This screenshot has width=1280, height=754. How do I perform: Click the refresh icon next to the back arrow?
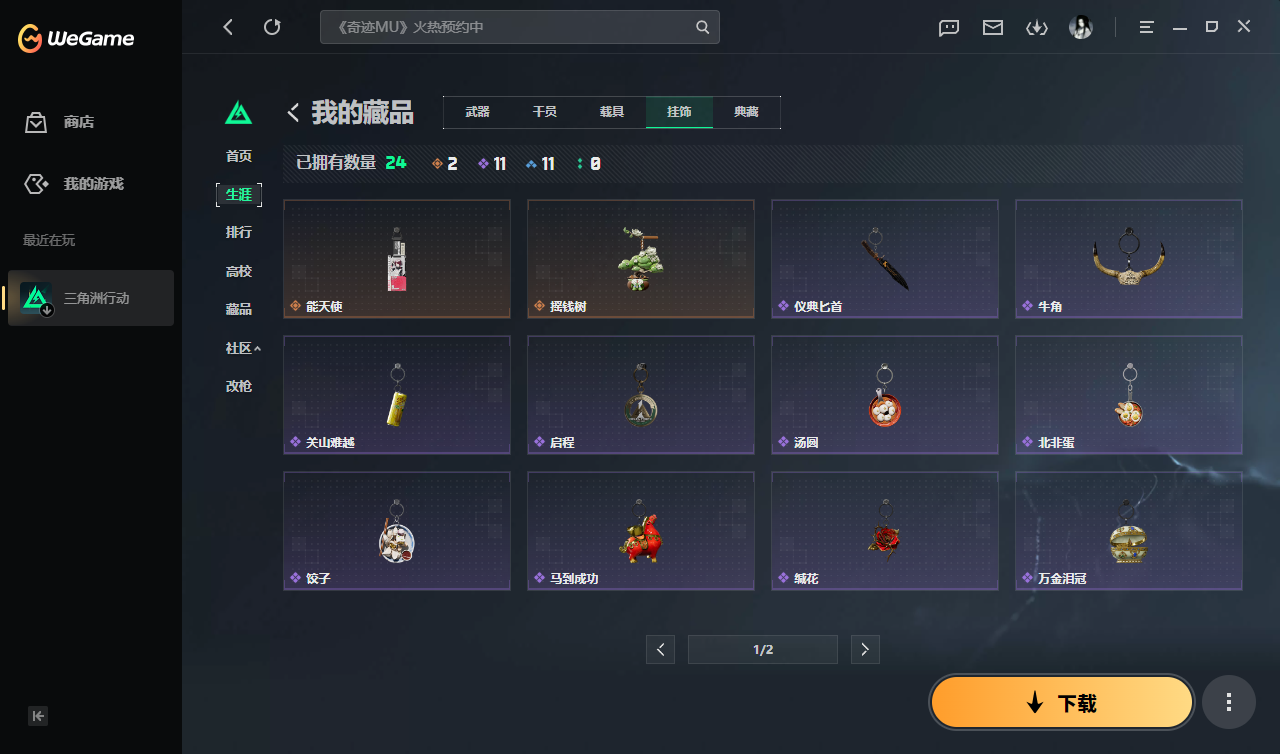(x=272, y=27)
